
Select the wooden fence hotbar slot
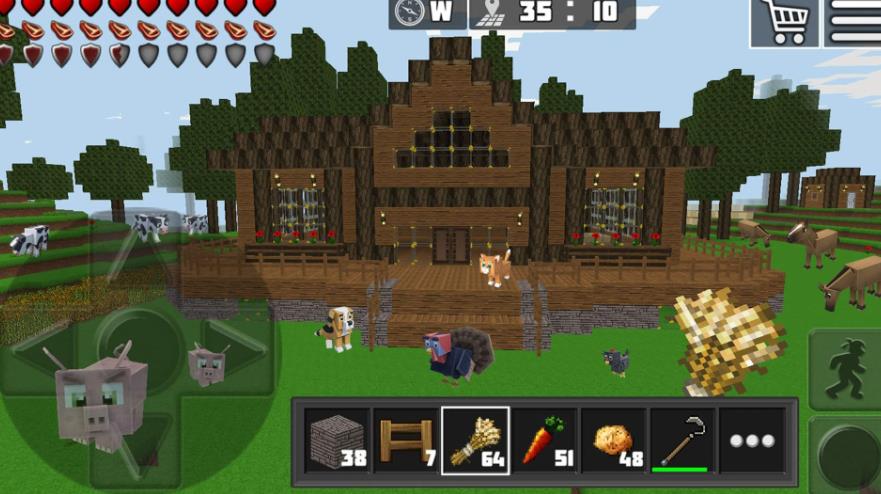click(406, 441)
